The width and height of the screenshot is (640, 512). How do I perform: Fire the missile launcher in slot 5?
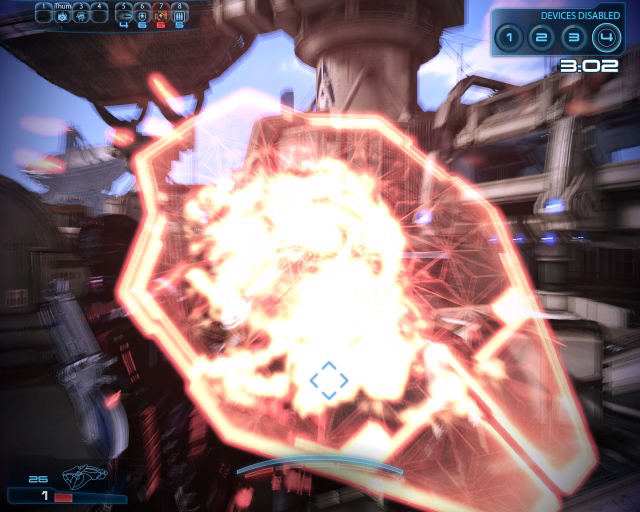click(x=124, y=13)
